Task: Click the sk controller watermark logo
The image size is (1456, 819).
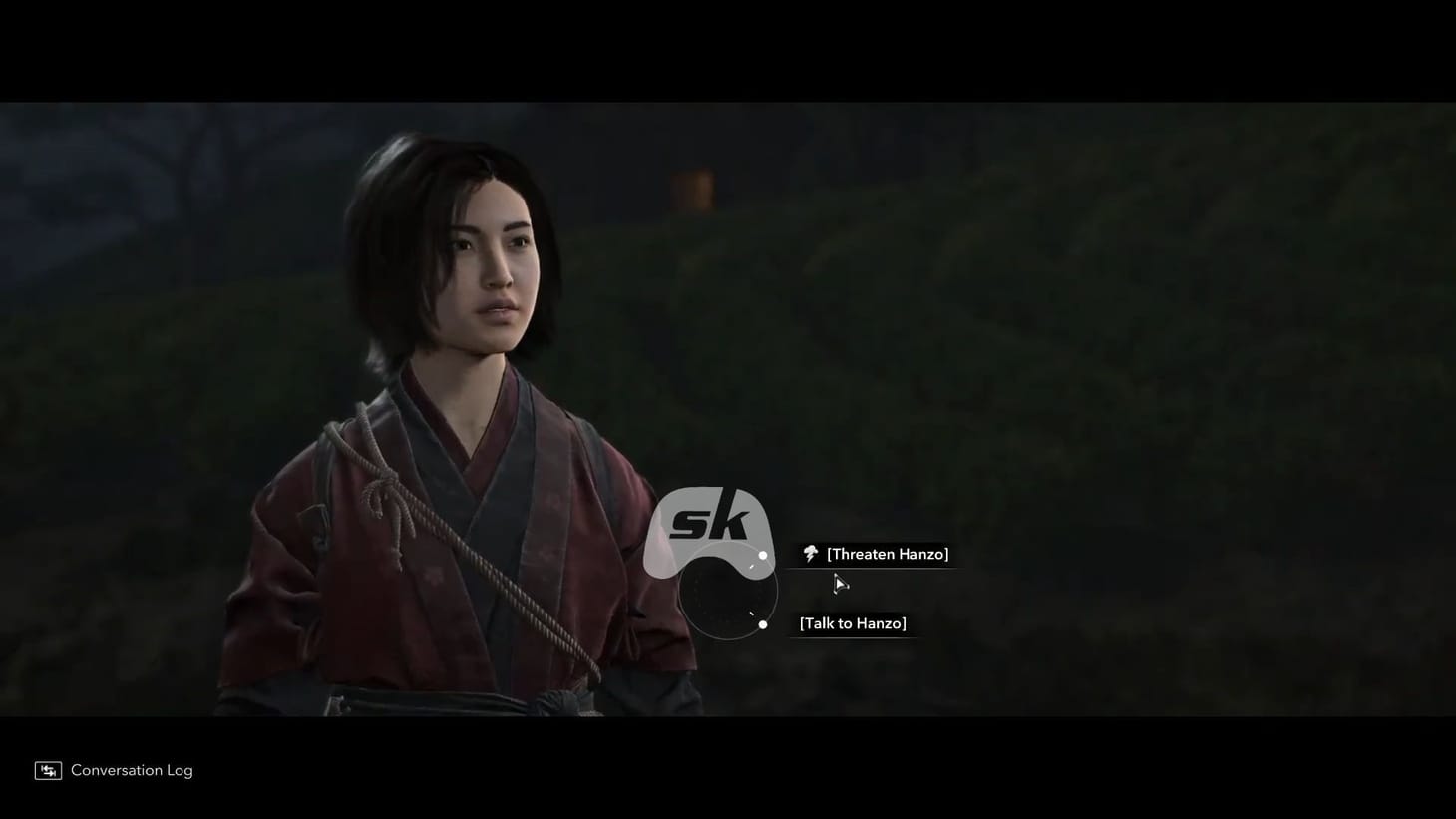Action: pyautogui.click(x=710, y=524)
